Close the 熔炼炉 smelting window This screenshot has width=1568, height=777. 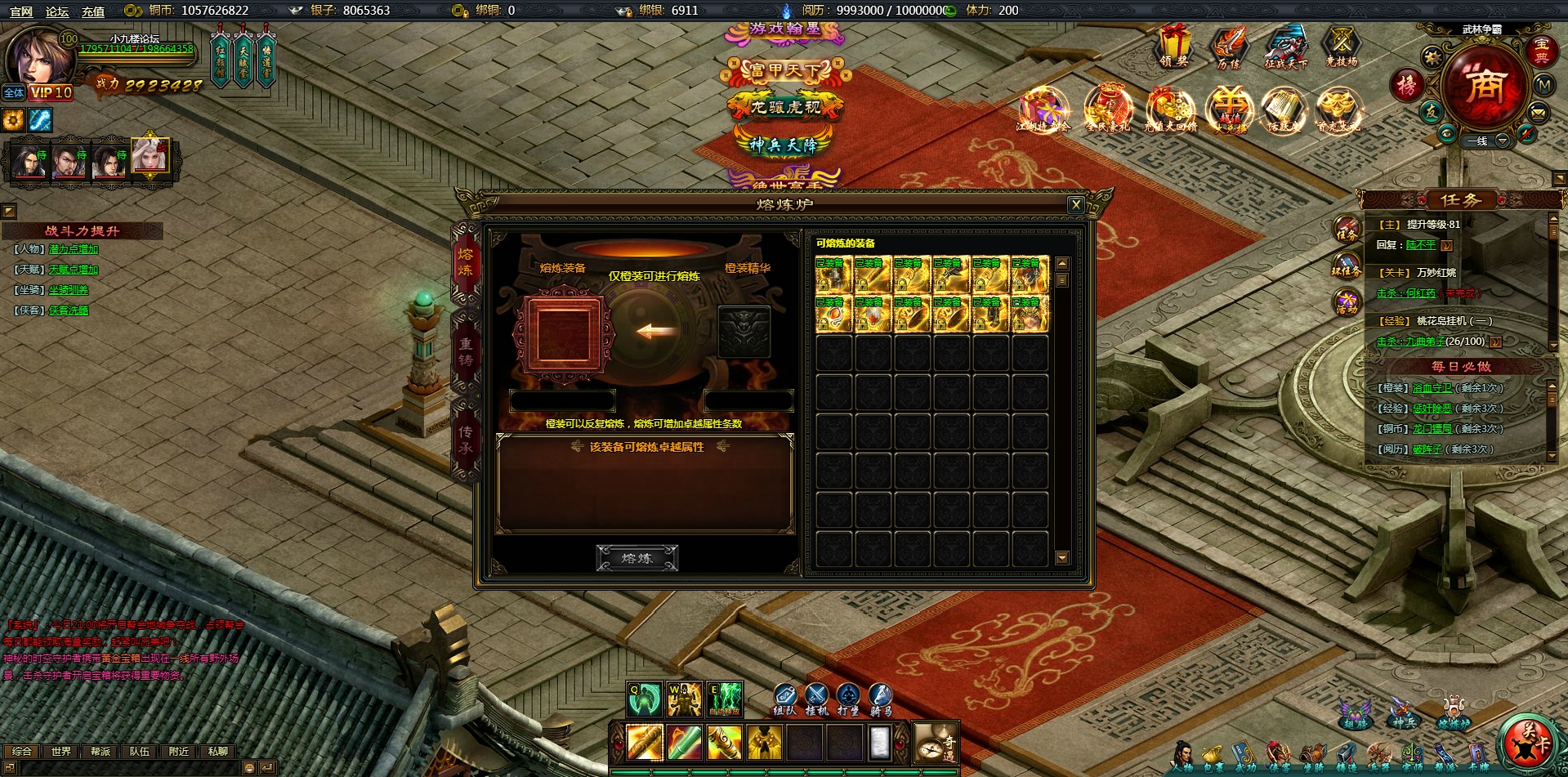(x=1076, y=205)
